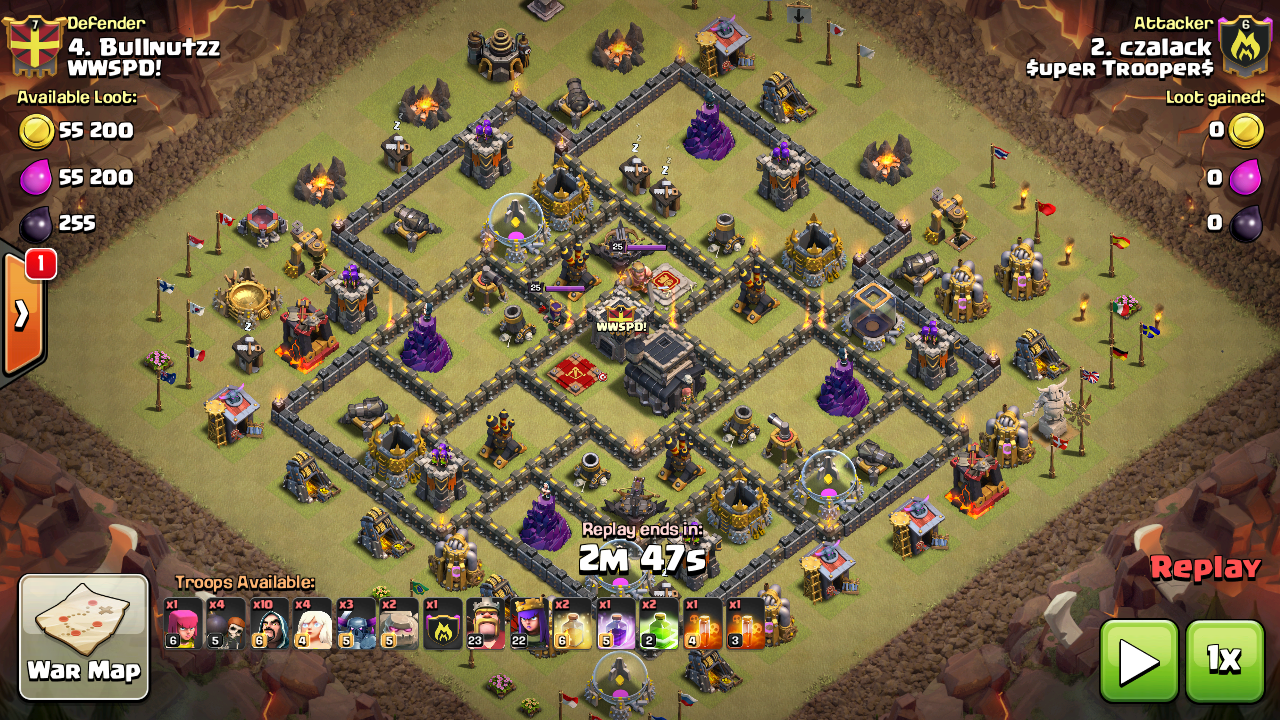Image resolution: width=1280 pixels, height=720 pixels.
Task: Open the War Map
Action: [x=84, y=636]
